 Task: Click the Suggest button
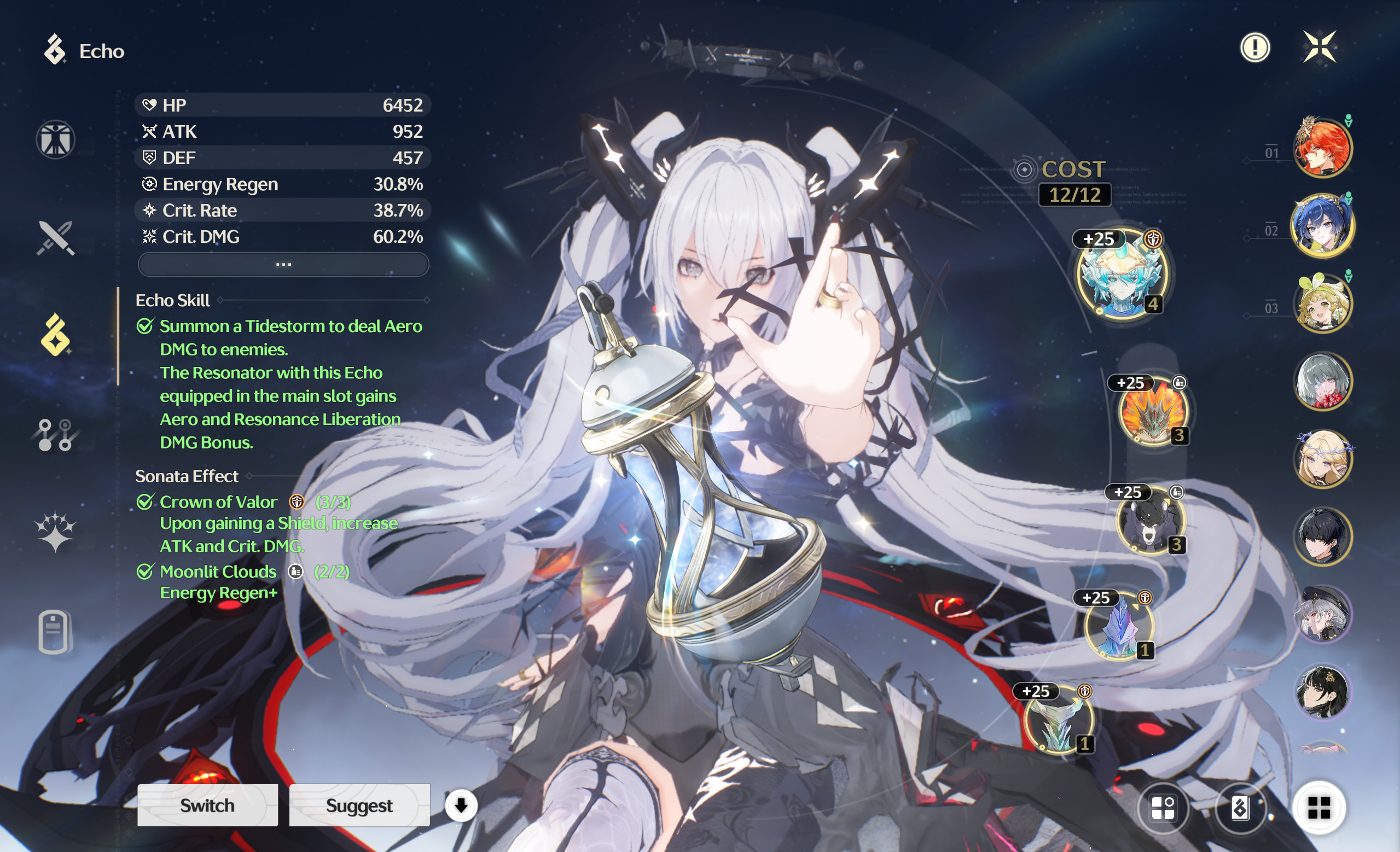pyautogui.click(x=359, y=805)
